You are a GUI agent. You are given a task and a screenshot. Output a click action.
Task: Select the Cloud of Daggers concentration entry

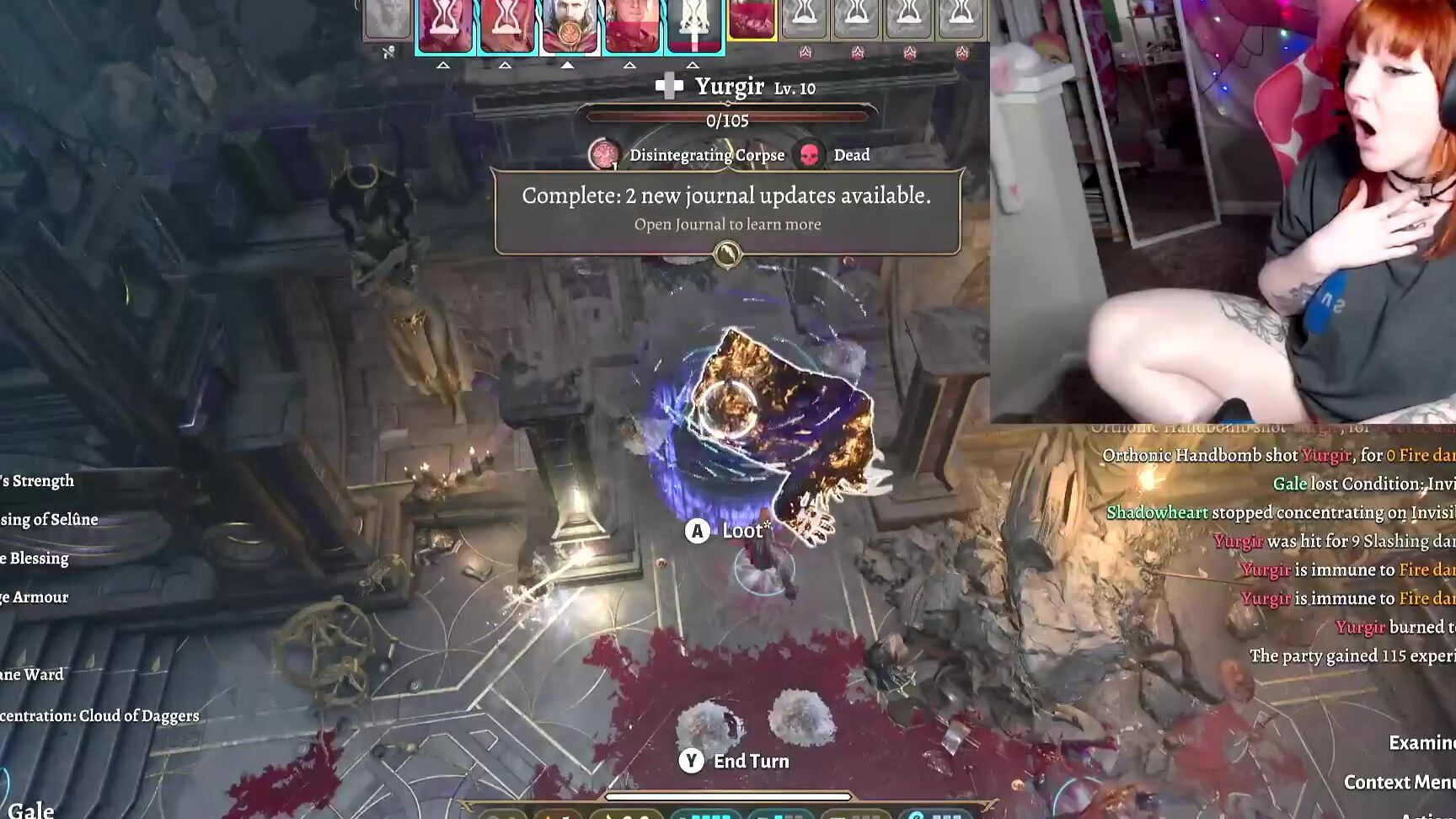click(99, 715)
